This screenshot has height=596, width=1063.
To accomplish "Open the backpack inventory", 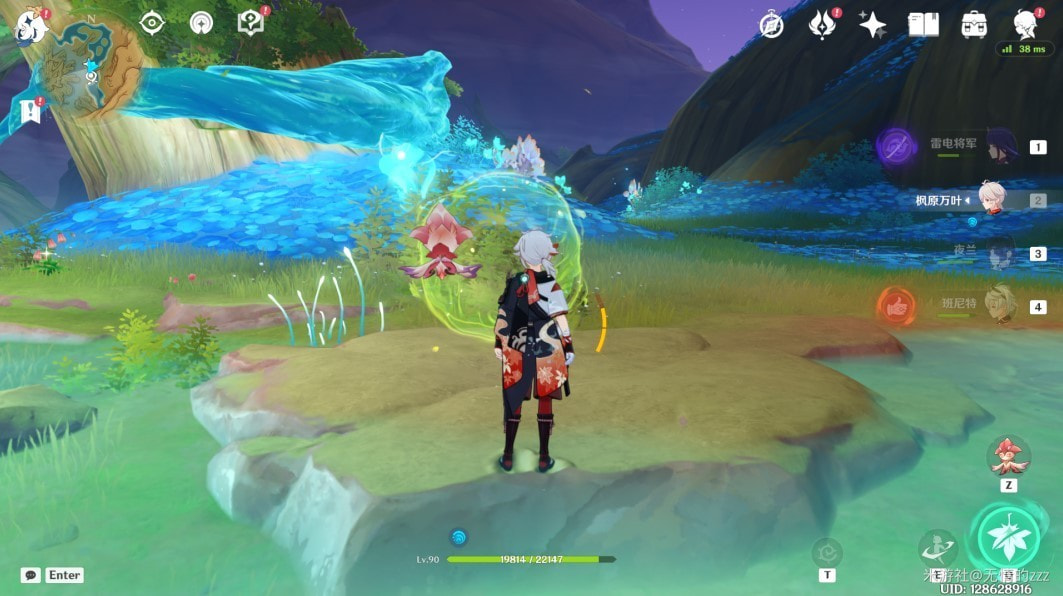I will pyautogui.click(x=974, y=25).
